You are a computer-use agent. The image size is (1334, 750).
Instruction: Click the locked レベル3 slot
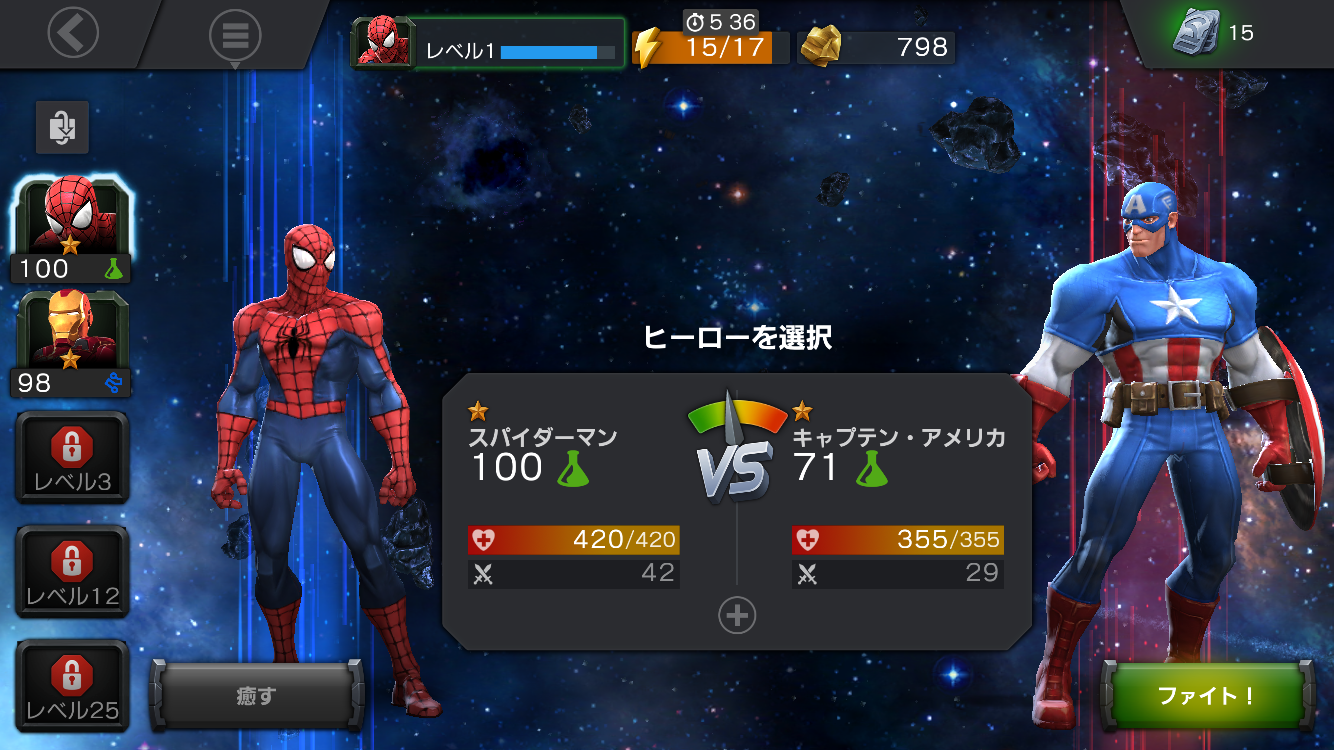click(x=71, y=457)
